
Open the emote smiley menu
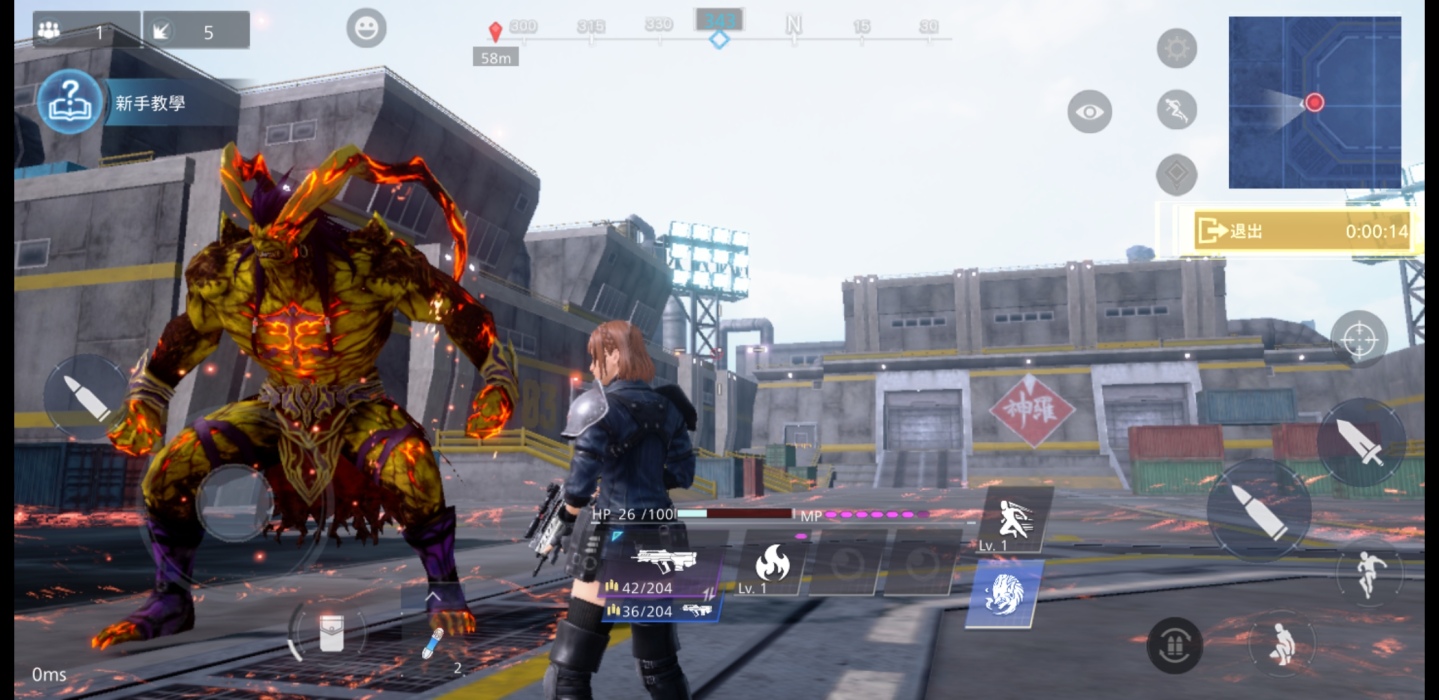pos(366,28)
